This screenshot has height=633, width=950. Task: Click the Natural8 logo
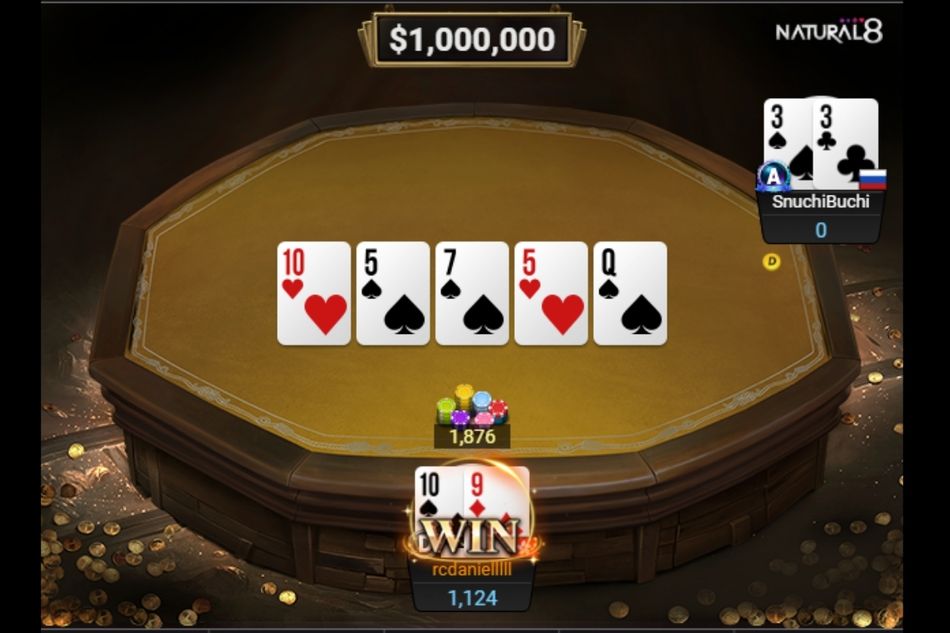coord(829,32)
